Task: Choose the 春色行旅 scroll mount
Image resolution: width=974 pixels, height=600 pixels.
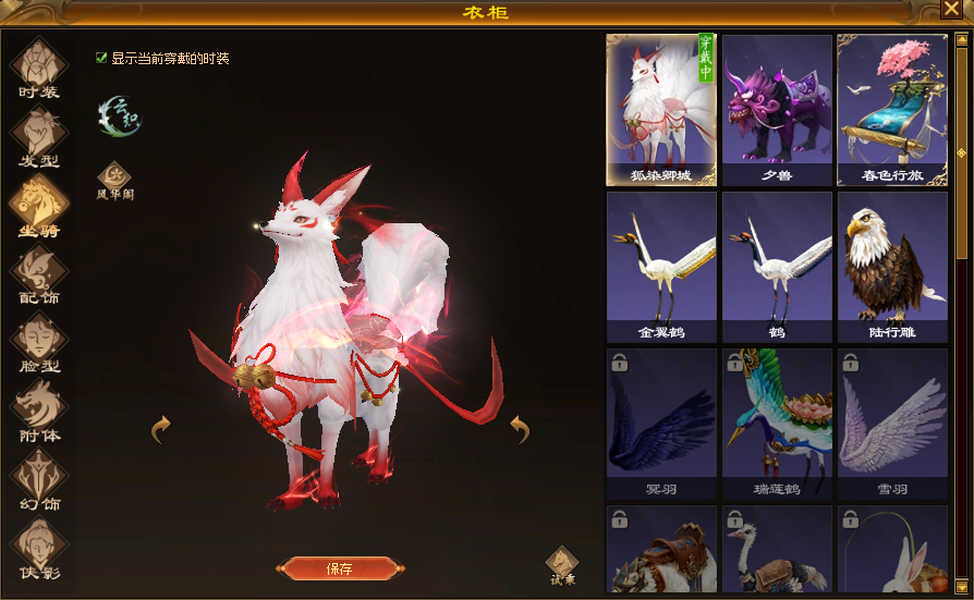Action: pos(892,110)
